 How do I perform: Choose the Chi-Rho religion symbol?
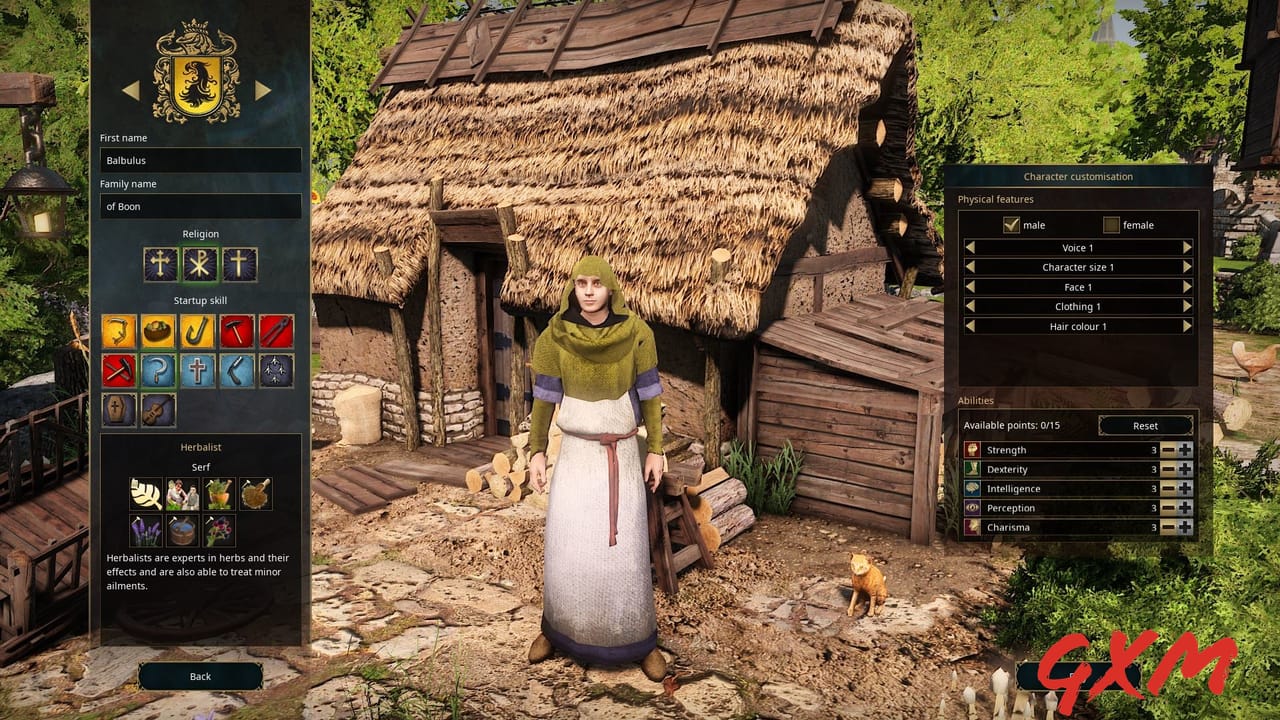[200, 266]
